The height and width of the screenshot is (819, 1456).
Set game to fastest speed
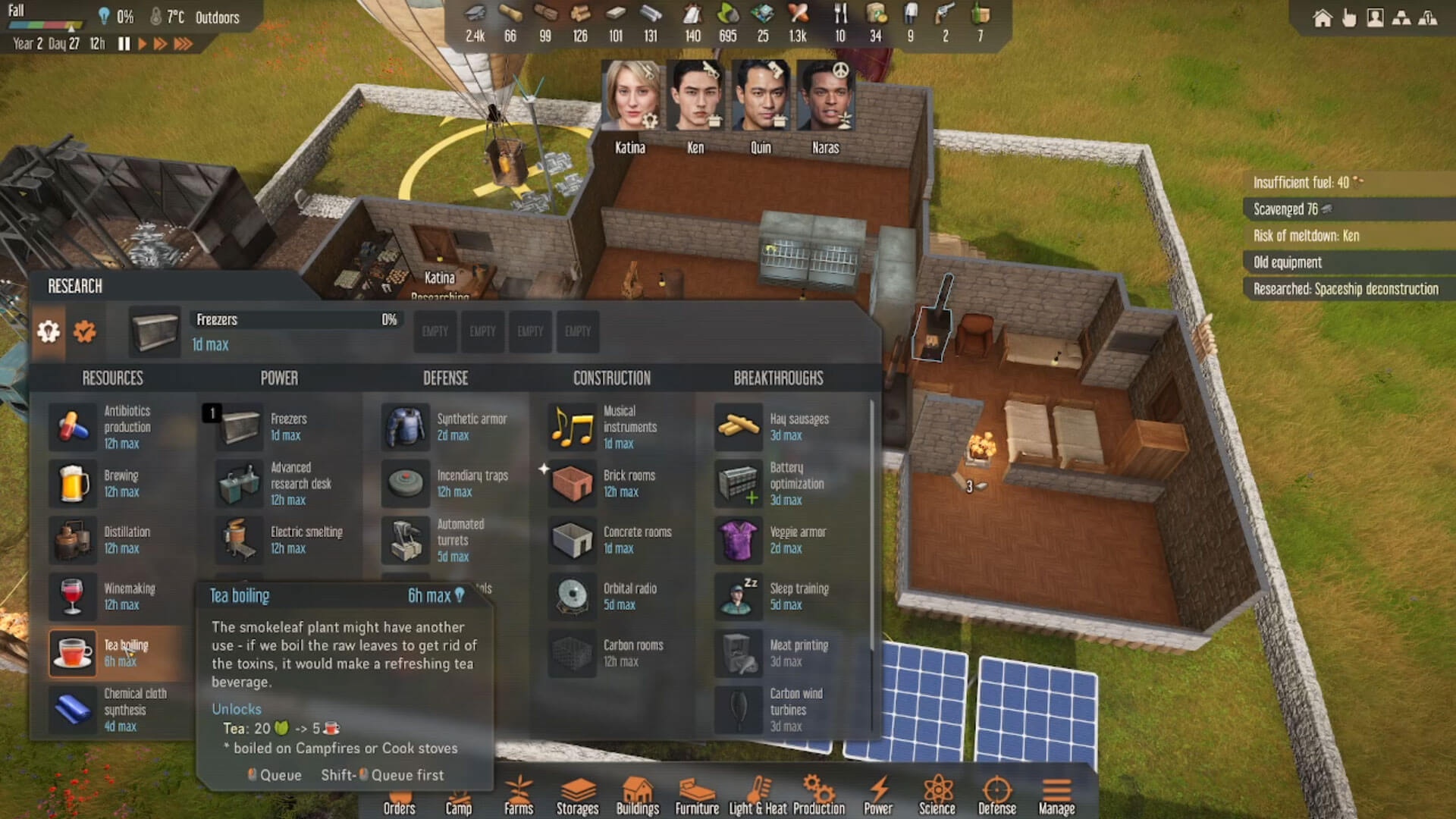[183, 44]
